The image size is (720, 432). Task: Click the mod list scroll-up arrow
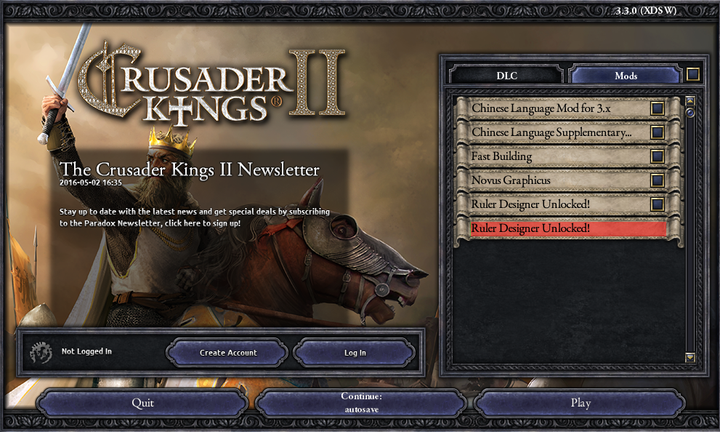coord(689,101)
